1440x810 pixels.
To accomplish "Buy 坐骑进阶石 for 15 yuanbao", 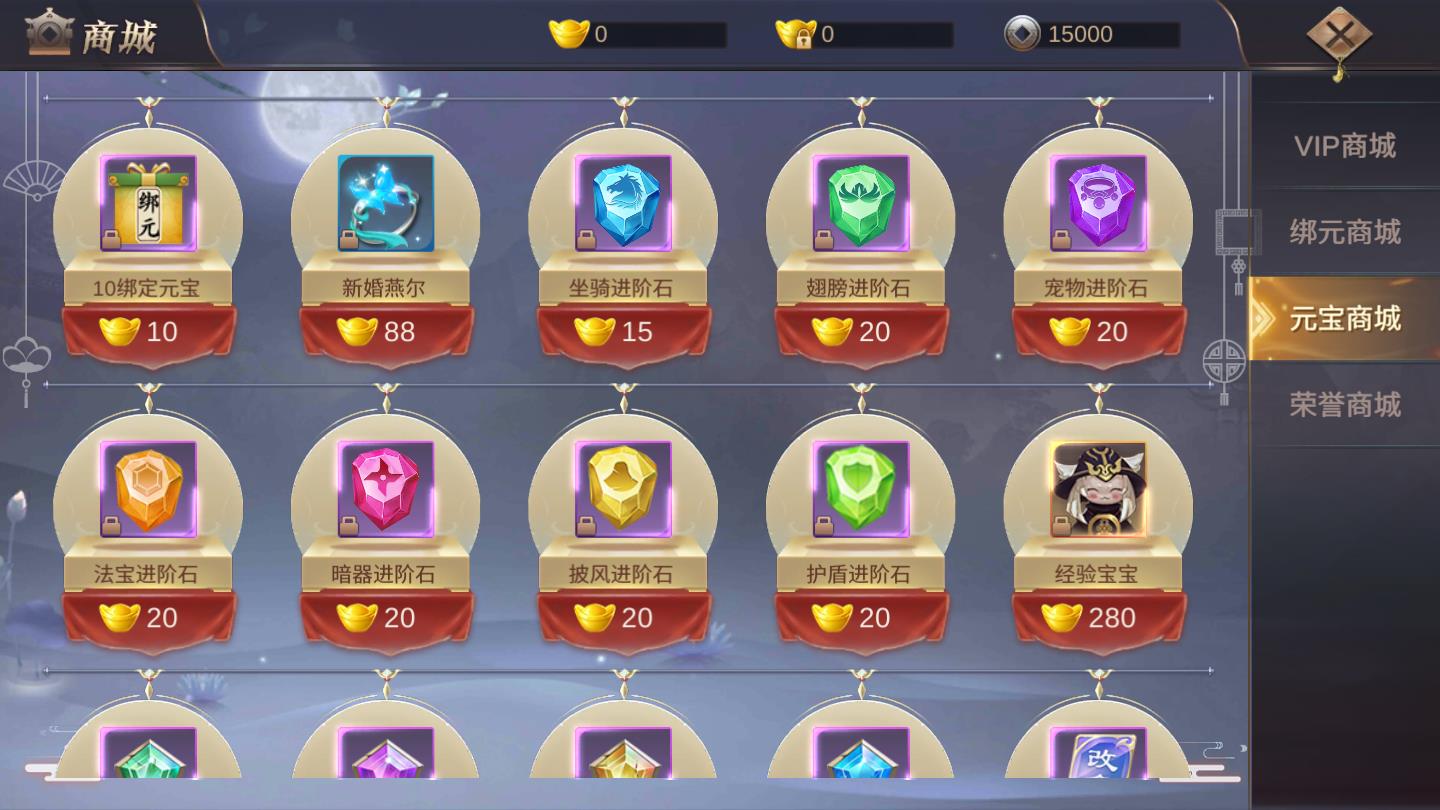I will click(623, 331).
